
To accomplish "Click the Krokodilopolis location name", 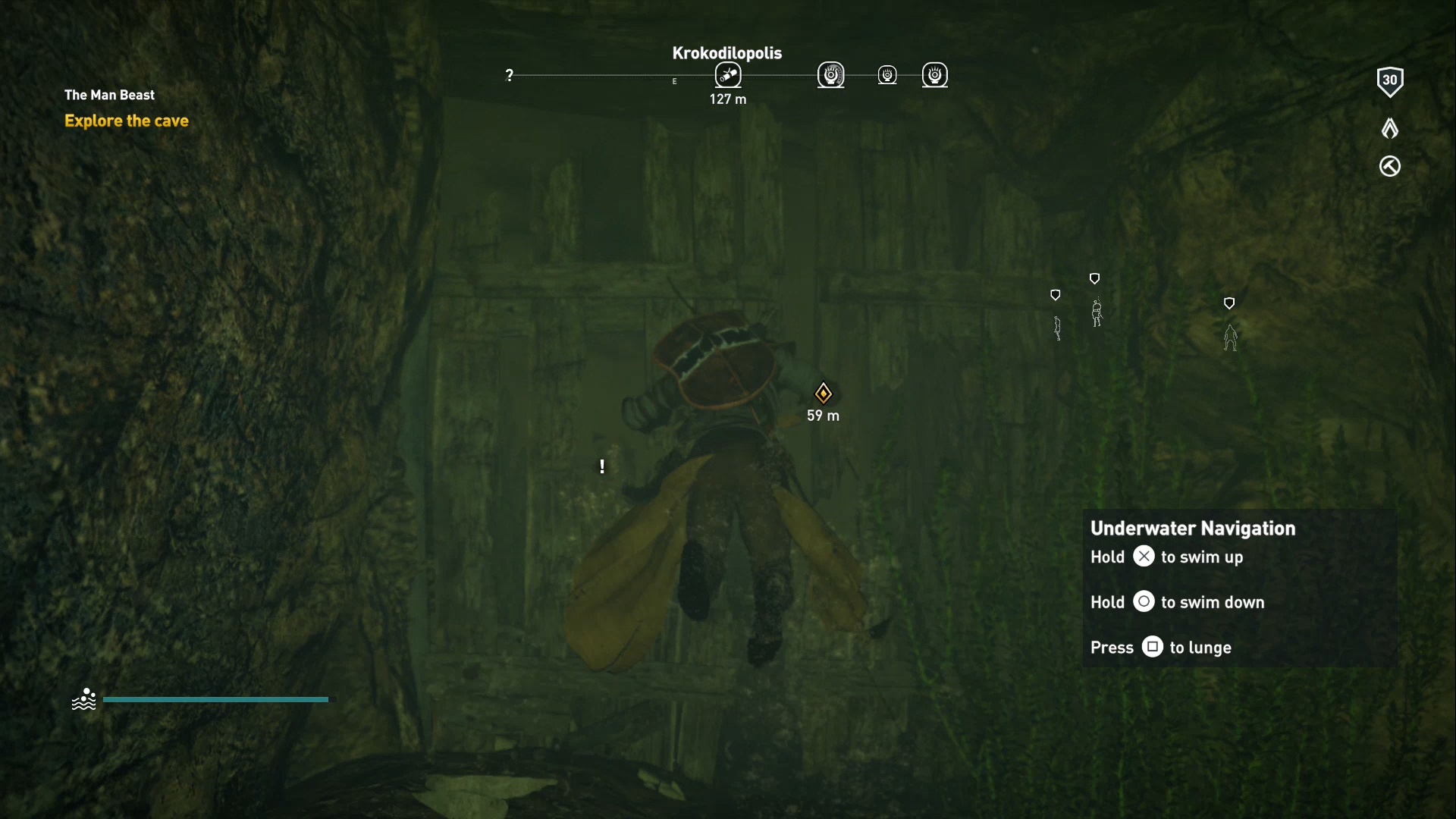I will point(726,53).
